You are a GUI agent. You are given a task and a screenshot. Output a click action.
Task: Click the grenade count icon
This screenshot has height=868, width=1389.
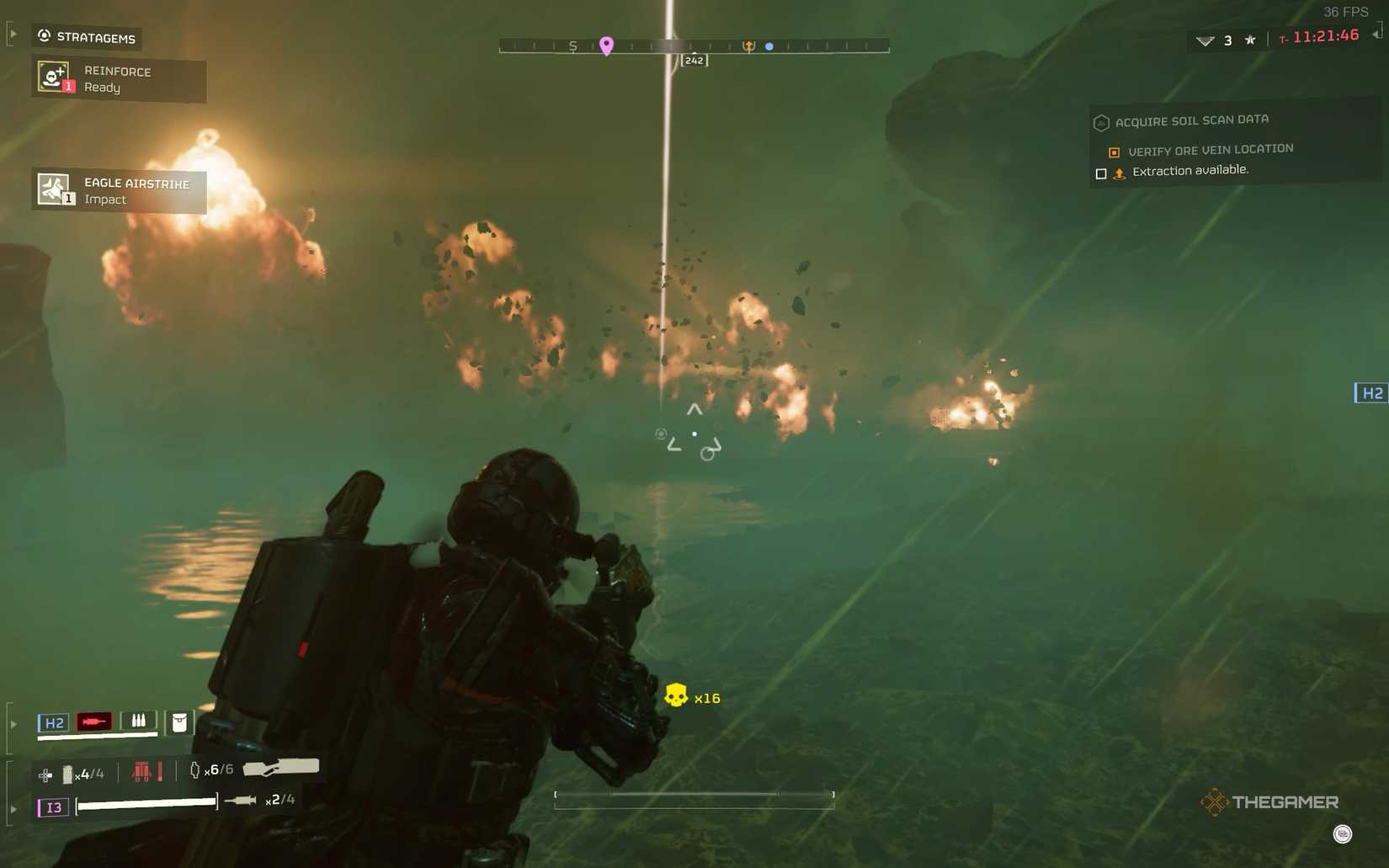click(195, 769)
